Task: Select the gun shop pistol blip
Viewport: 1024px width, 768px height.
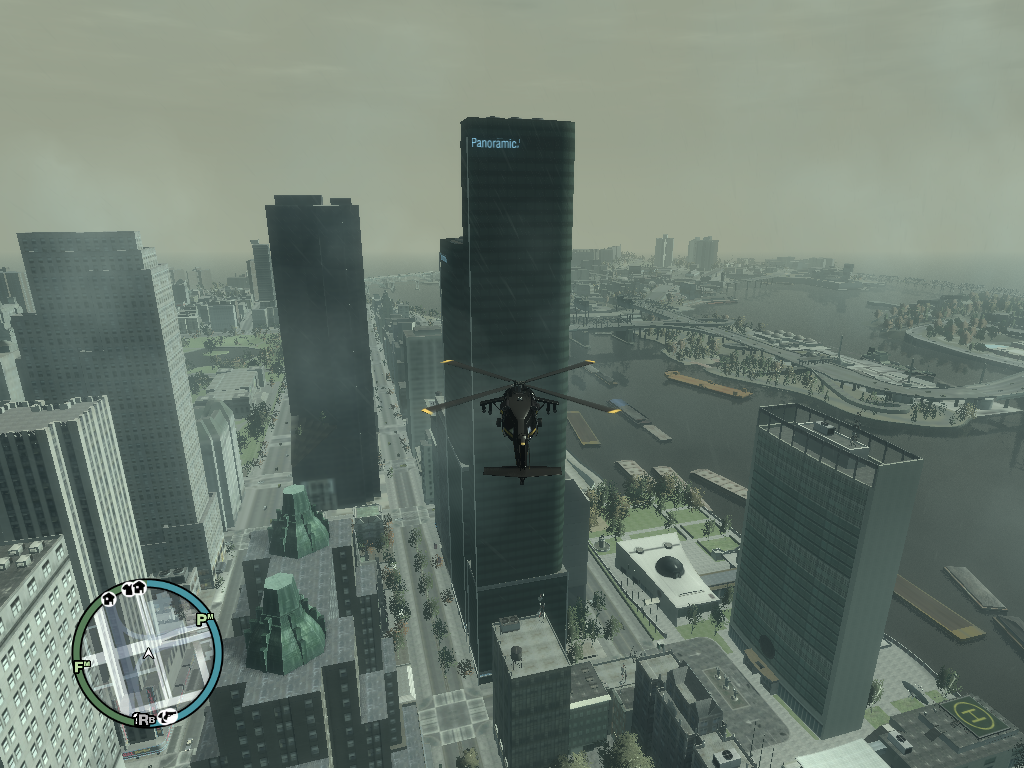Action: coord(169,715)
